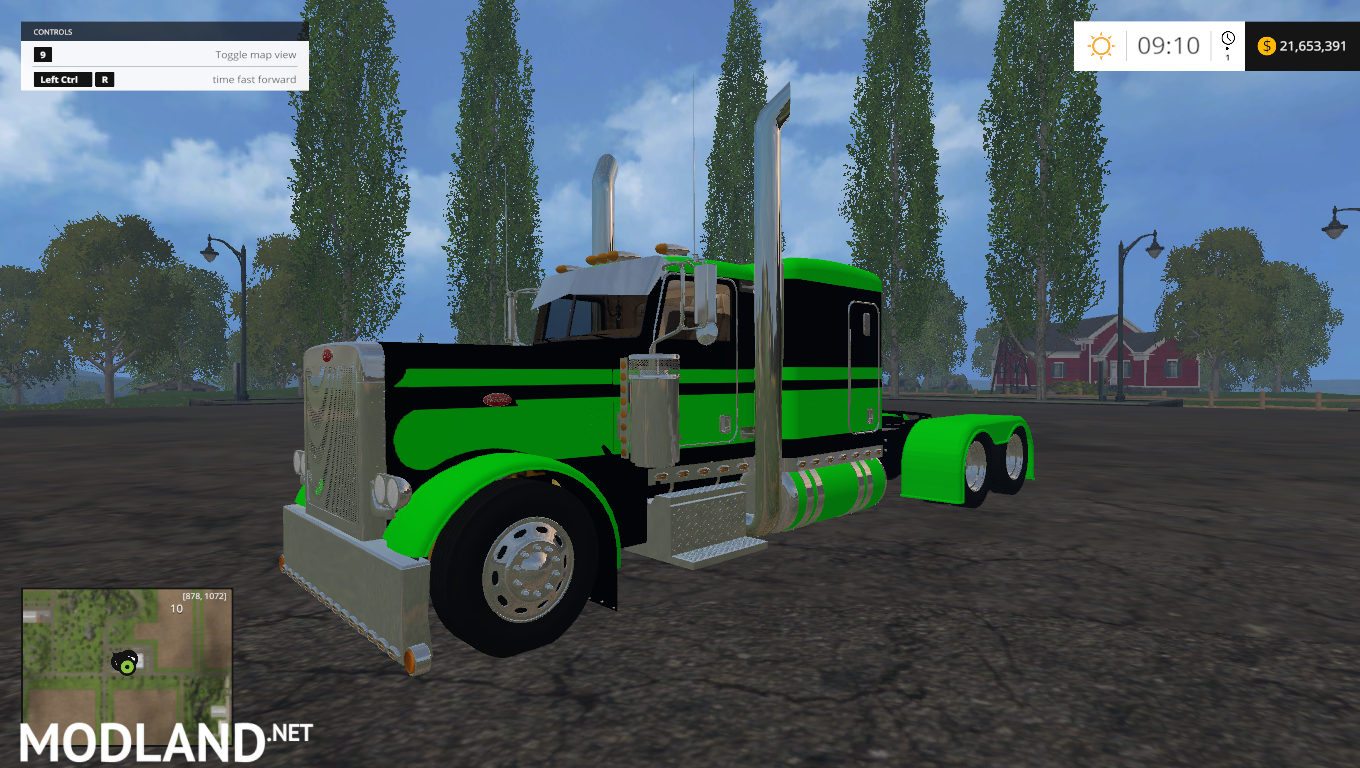This screenshot has width=1360, height=768.
Task: Click the money balance reading 21,653,391
Action: pos(1311,46)
